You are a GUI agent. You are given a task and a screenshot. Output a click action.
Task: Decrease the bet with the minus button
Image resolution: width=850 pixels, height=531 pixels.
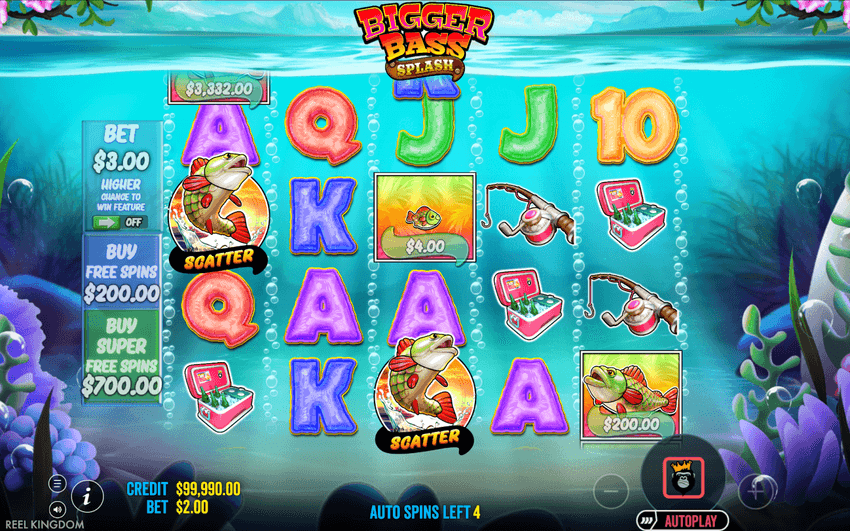[x=610, y=491]
